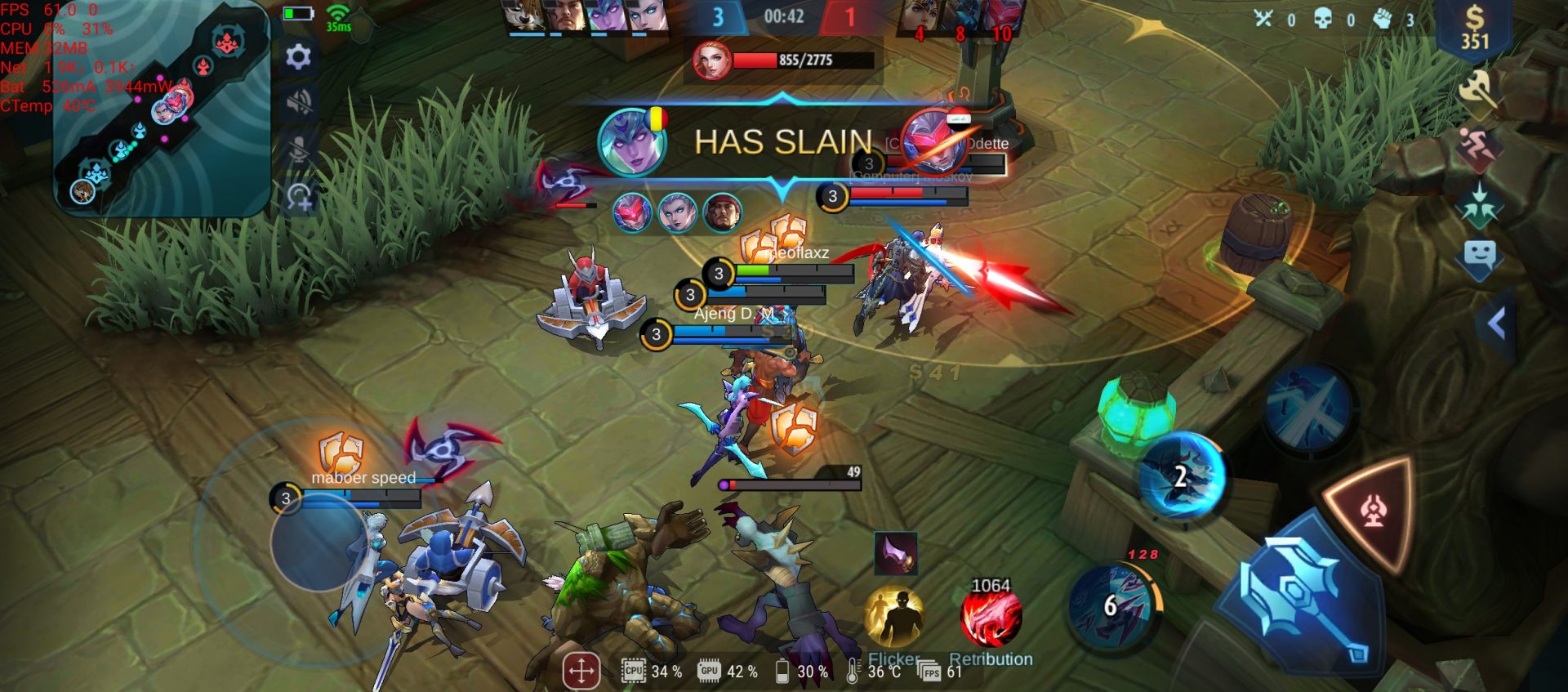Tap the red attack-turret triangle button
Screen dimensions: 1568x692
1372,511
